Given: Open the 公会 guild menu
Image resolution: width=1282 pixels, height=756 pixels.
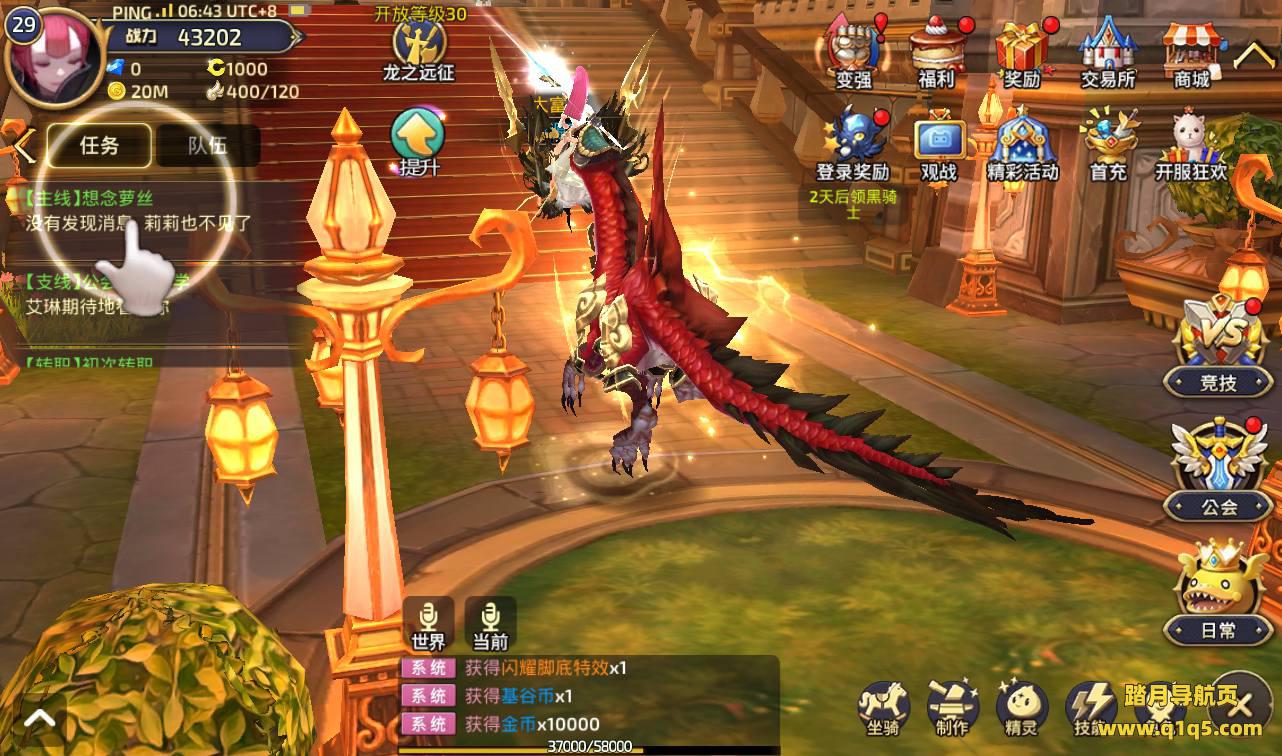Looking at the screenshot, I should 1218,470.
